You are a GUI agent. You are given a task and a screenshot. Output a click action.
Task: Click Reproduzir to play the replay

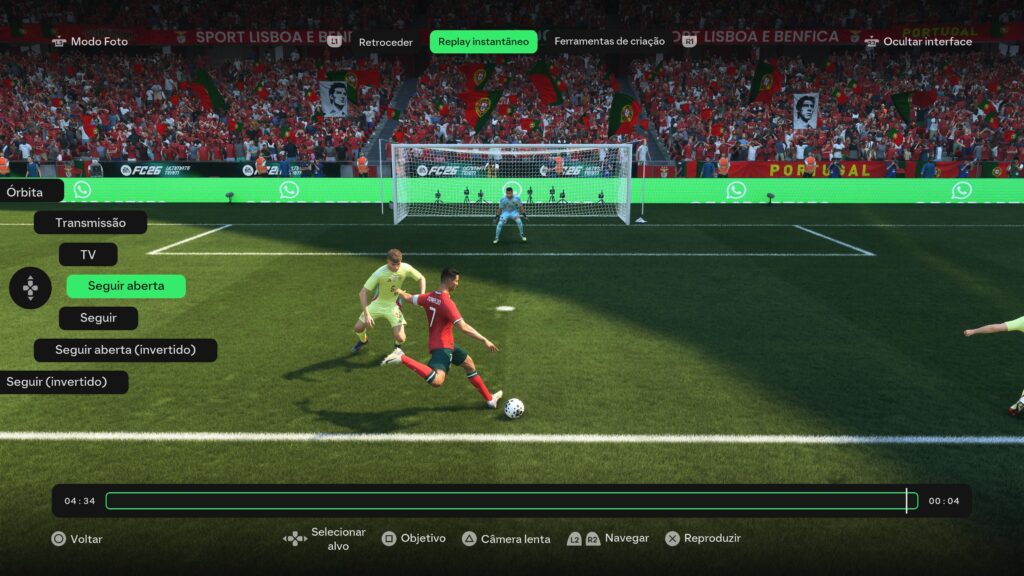(703, 538)
